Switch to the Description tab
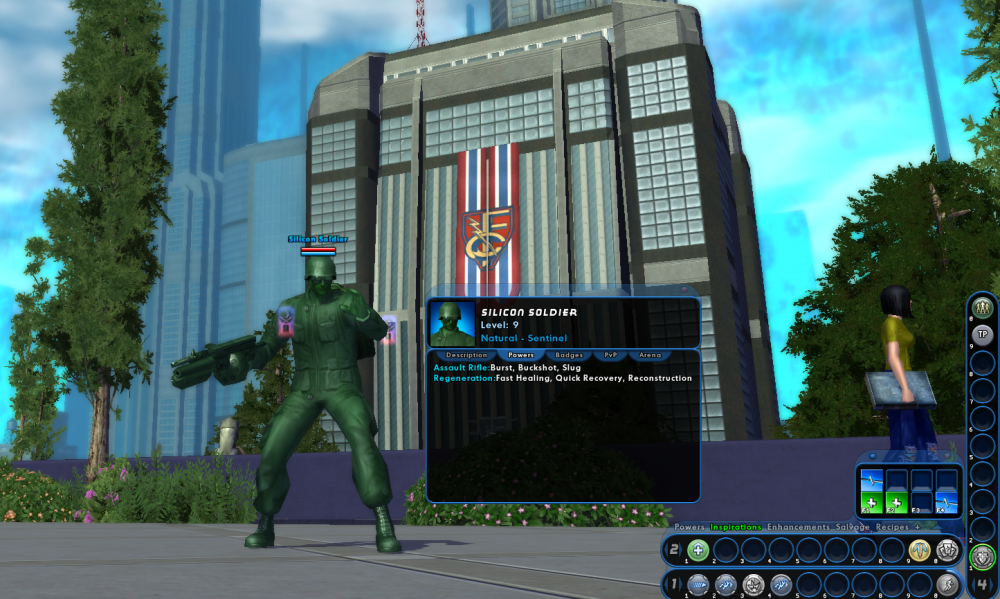Image resolution: width=1000 pixels, height=599 pixels. point(466,355)
